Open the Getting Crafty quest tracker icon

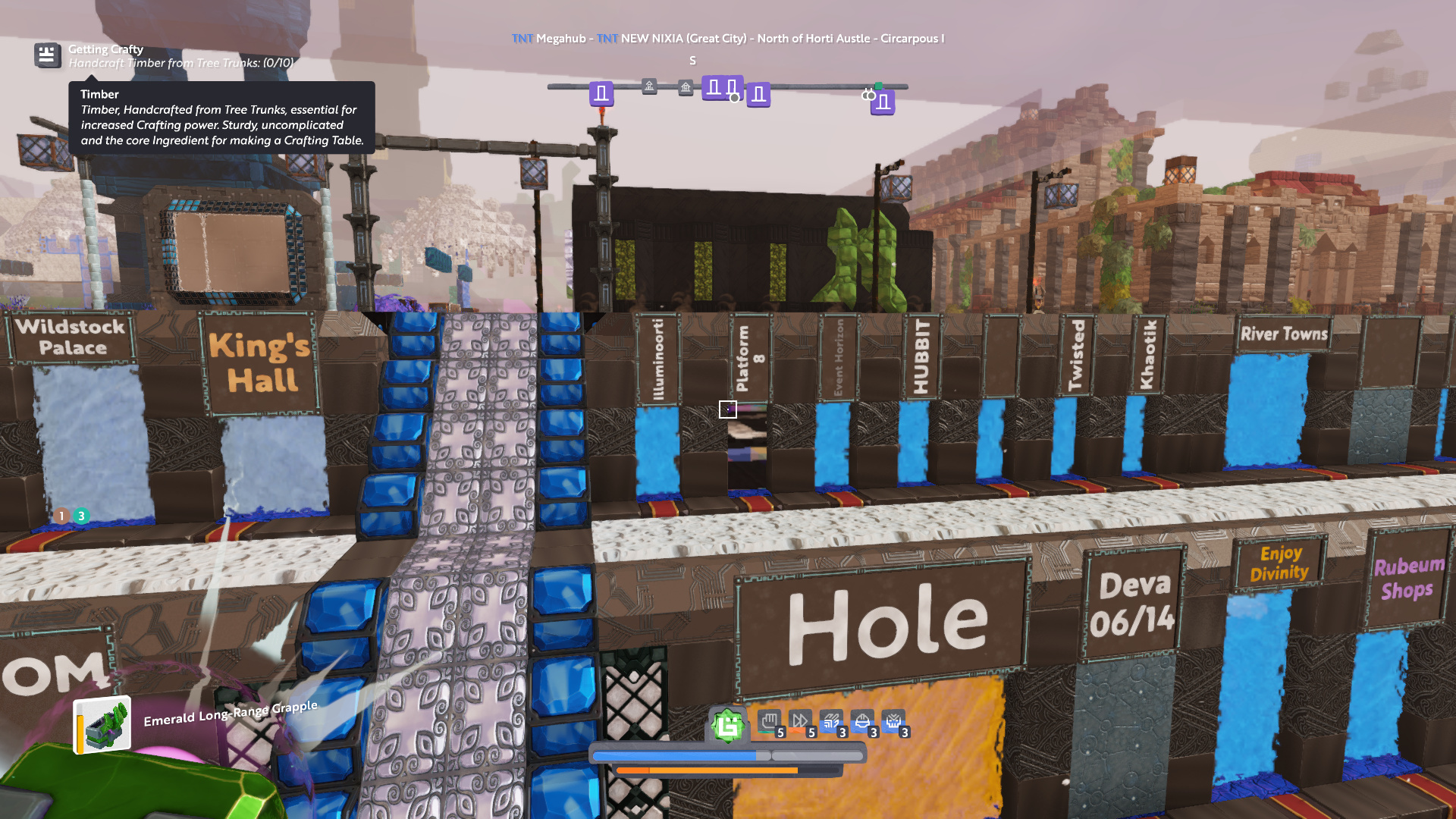coord(47,55)
